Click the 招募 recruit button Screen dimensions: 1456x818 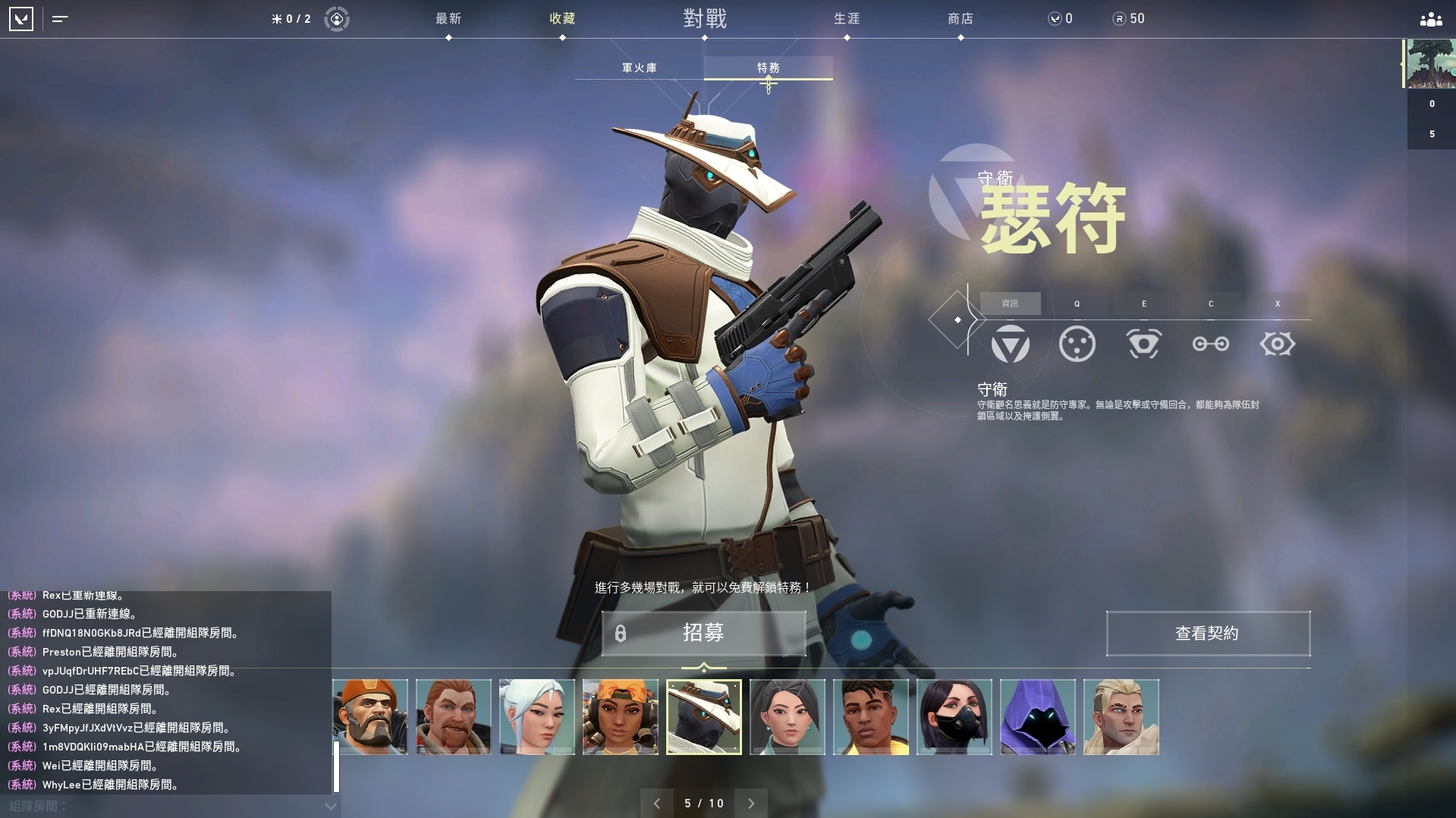coord(704,634)
